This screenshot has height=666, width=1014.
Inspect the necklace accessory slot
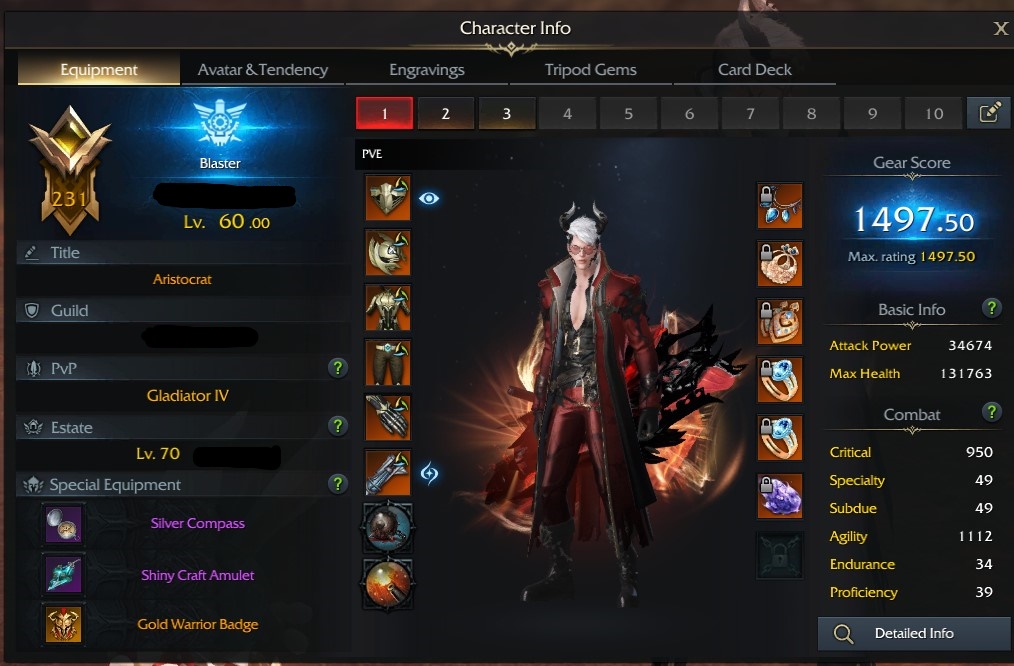pos(780,206)
